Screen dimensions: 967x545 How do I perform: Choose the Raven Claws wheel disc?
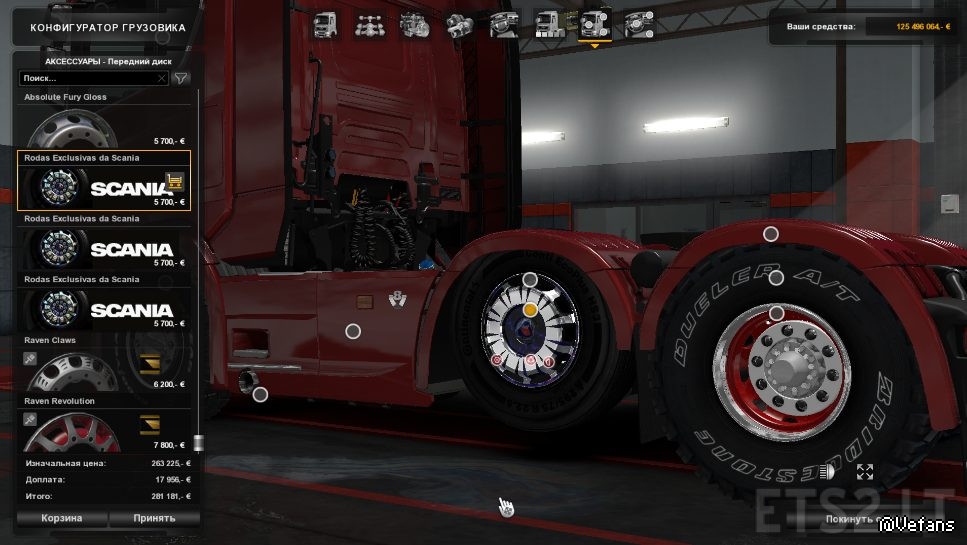click(x=104, y=368)
